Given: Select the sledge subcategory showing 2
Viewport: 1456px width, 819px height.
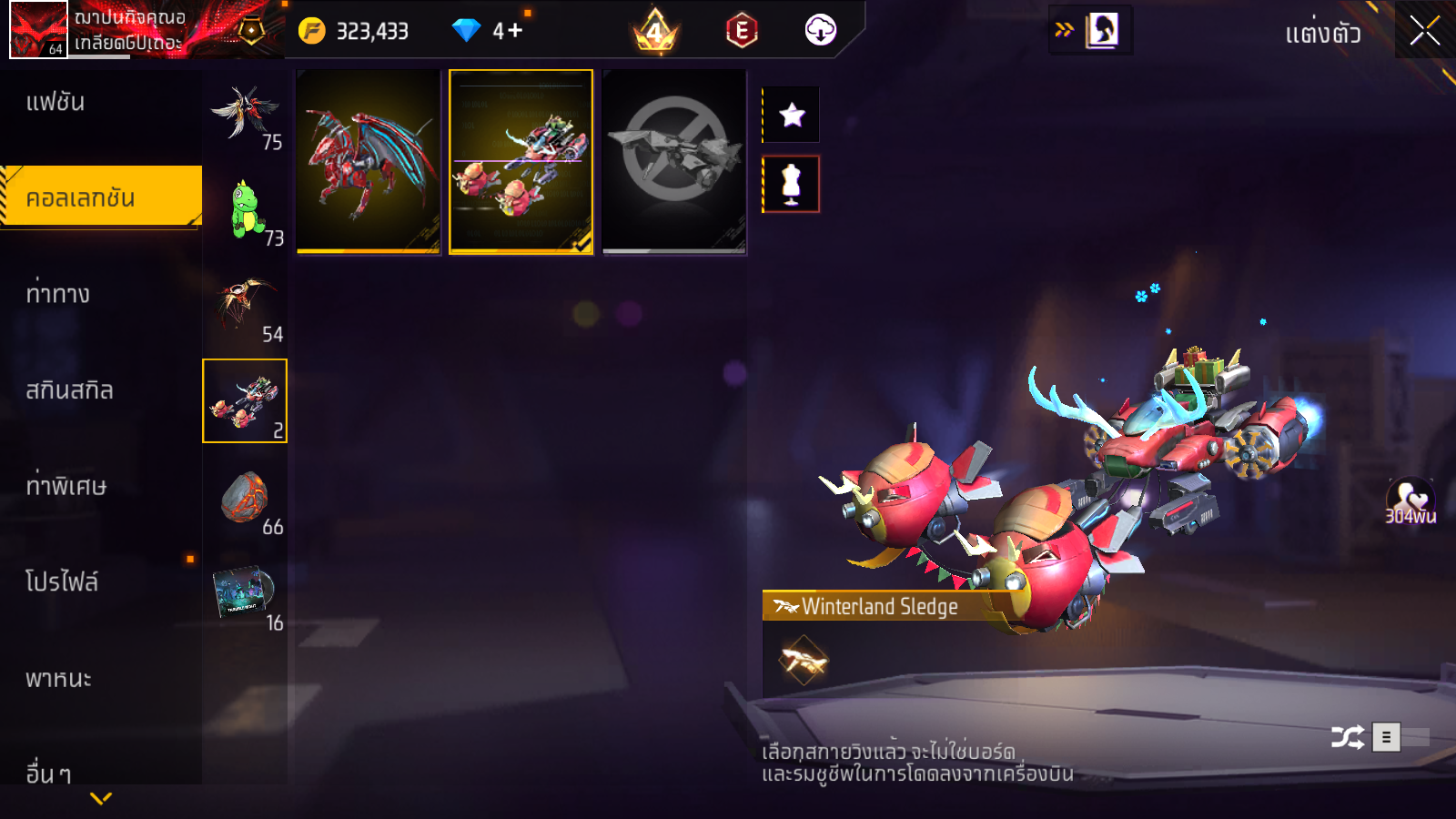Looking at the screenshot, I should 245,400.
